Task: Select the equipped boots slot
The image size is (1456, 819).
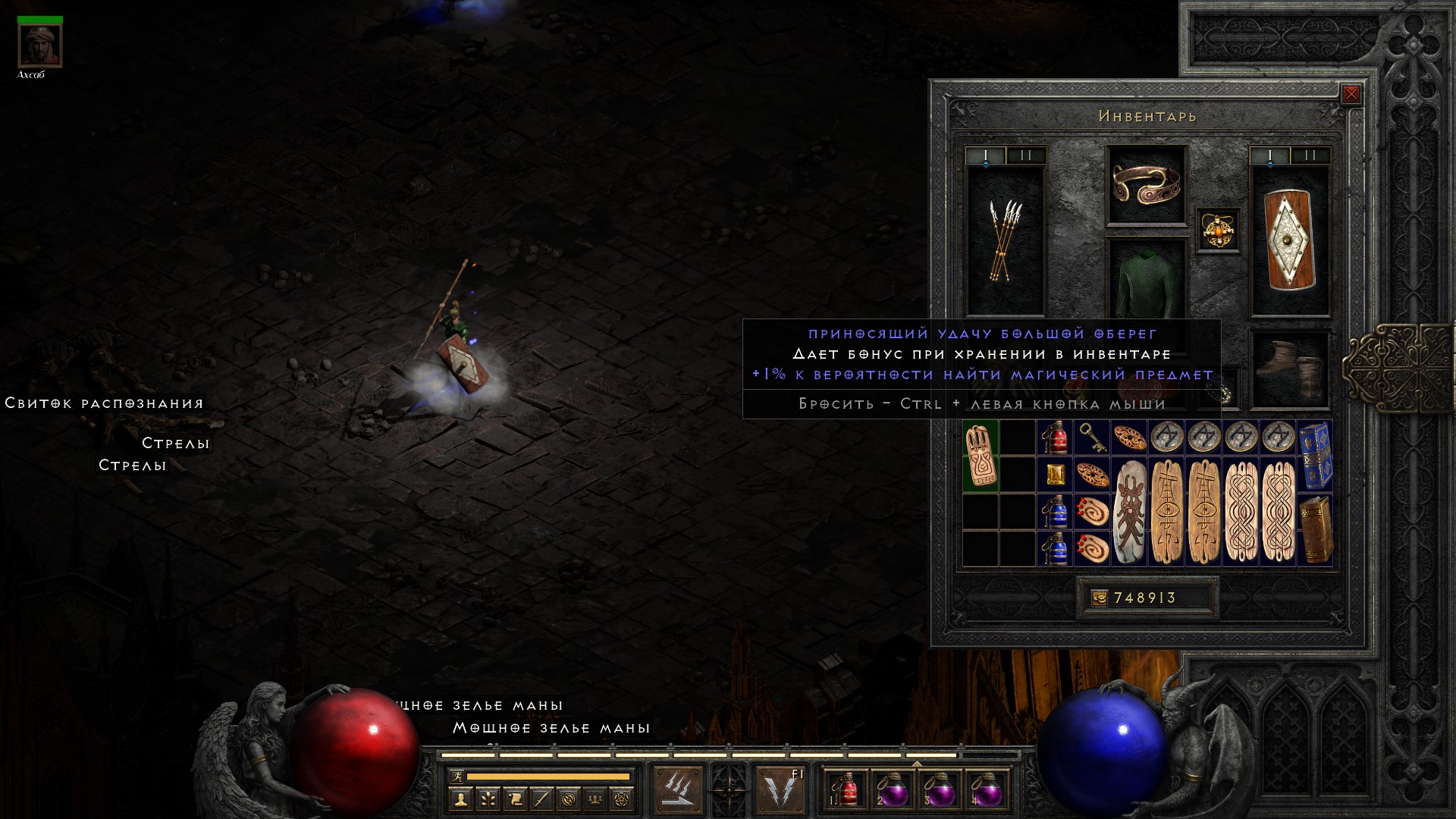Action: 1289,370
